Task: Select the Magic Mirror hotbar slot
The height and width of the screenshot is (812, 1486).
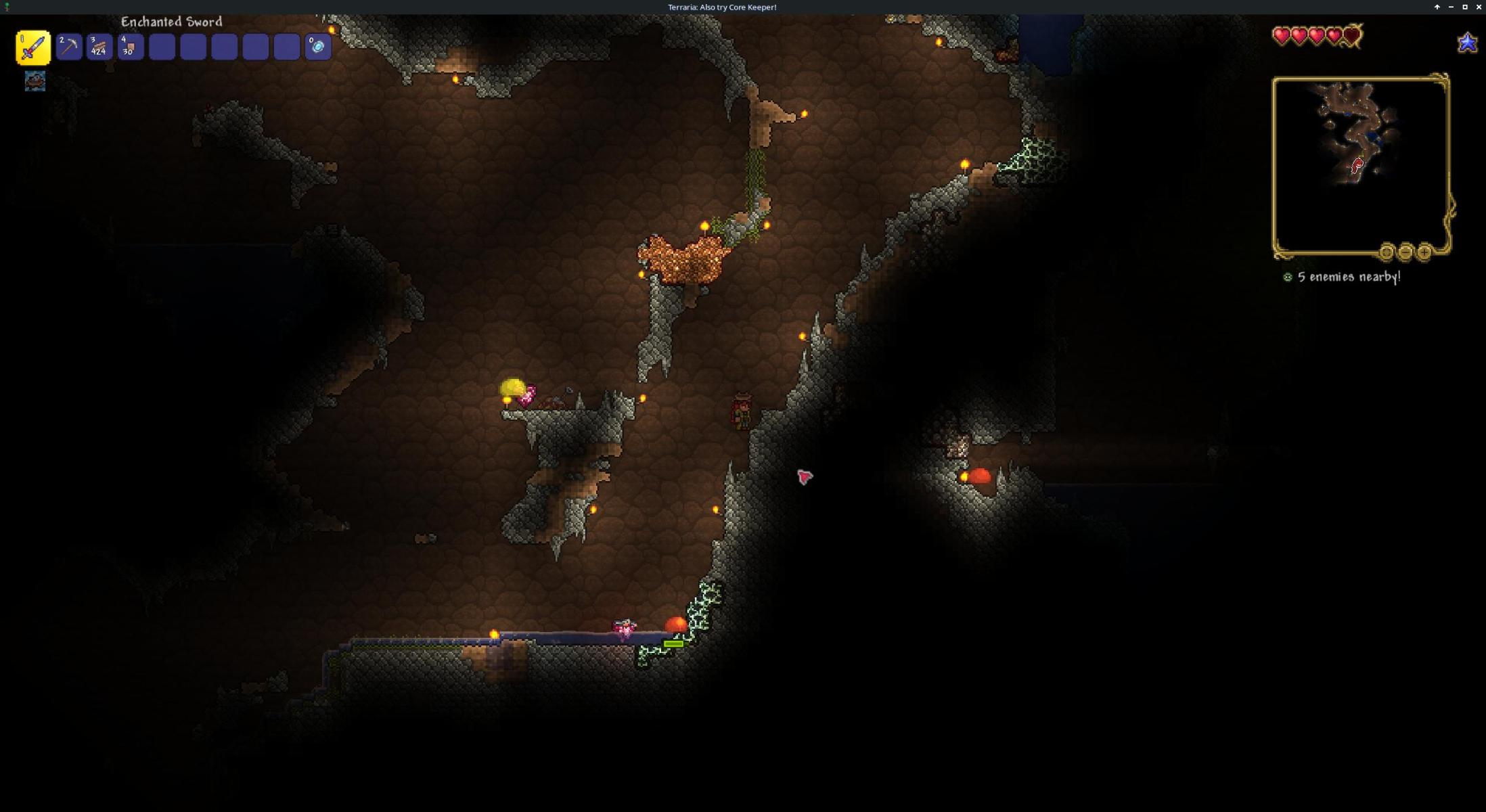Action: tap(318, 47)
